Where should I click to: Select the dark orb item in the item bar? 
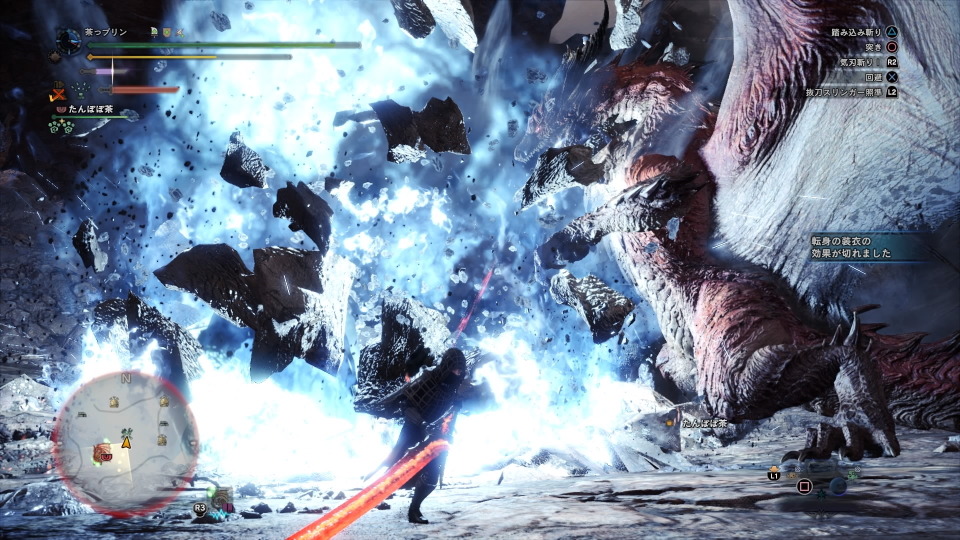pyautogui.click(x=837, y=486)
